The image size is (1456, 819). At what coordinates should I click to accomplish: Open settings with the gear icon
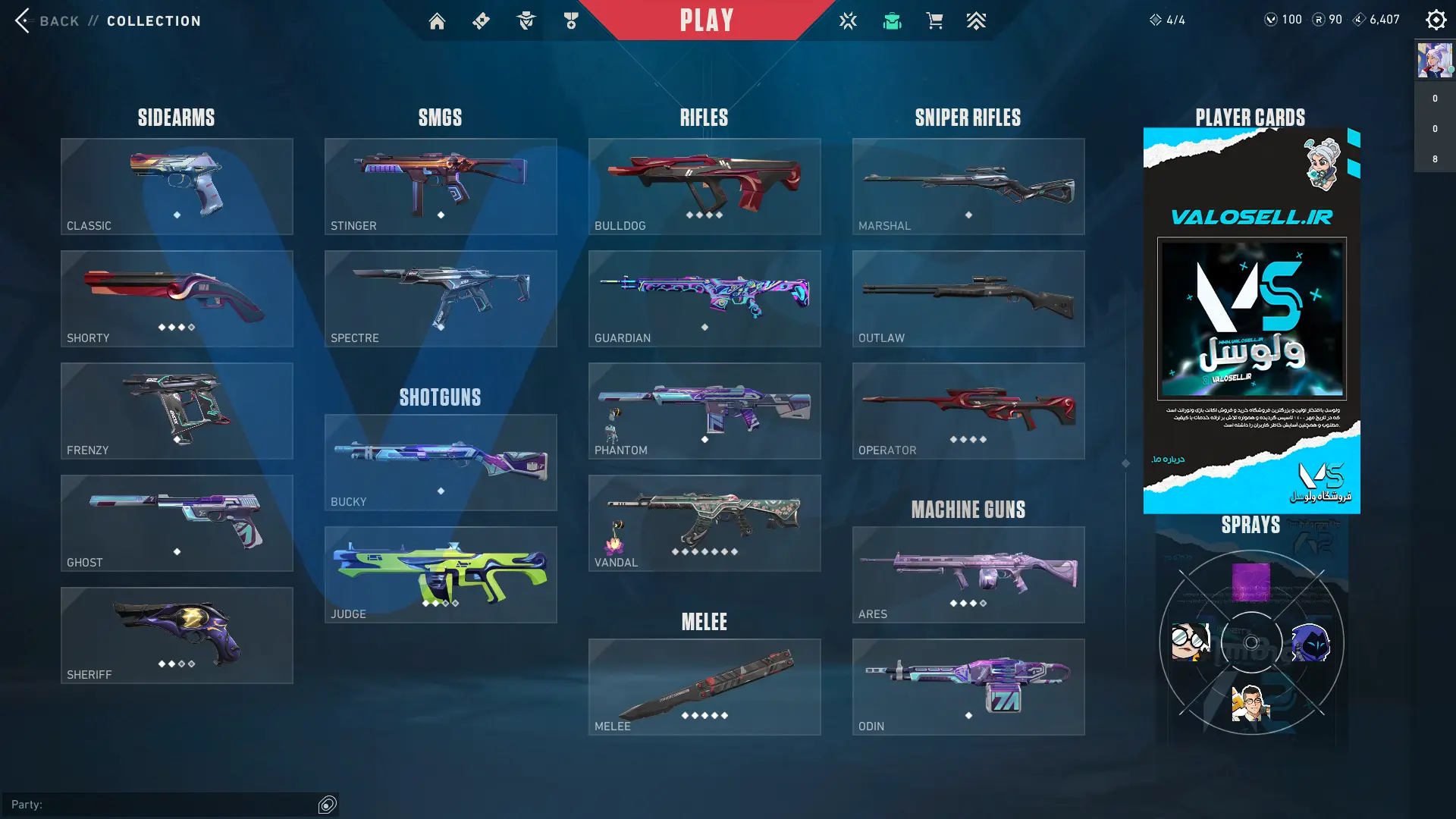point(1436,20)
